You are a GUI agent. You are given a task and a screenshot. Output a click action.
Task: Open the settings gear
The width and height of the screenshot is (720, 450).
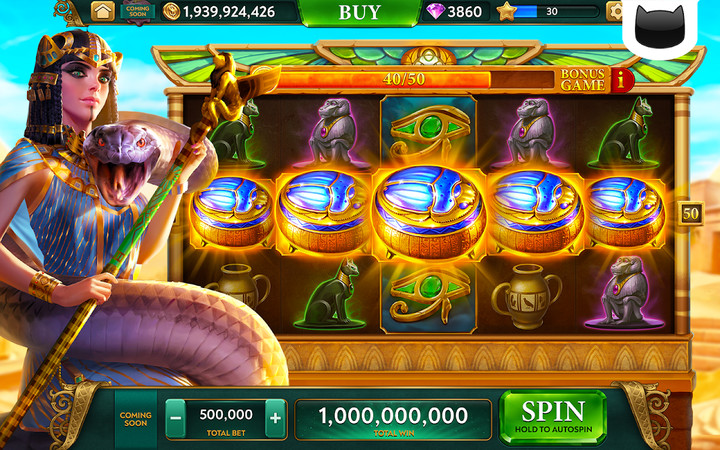(616, 12)
